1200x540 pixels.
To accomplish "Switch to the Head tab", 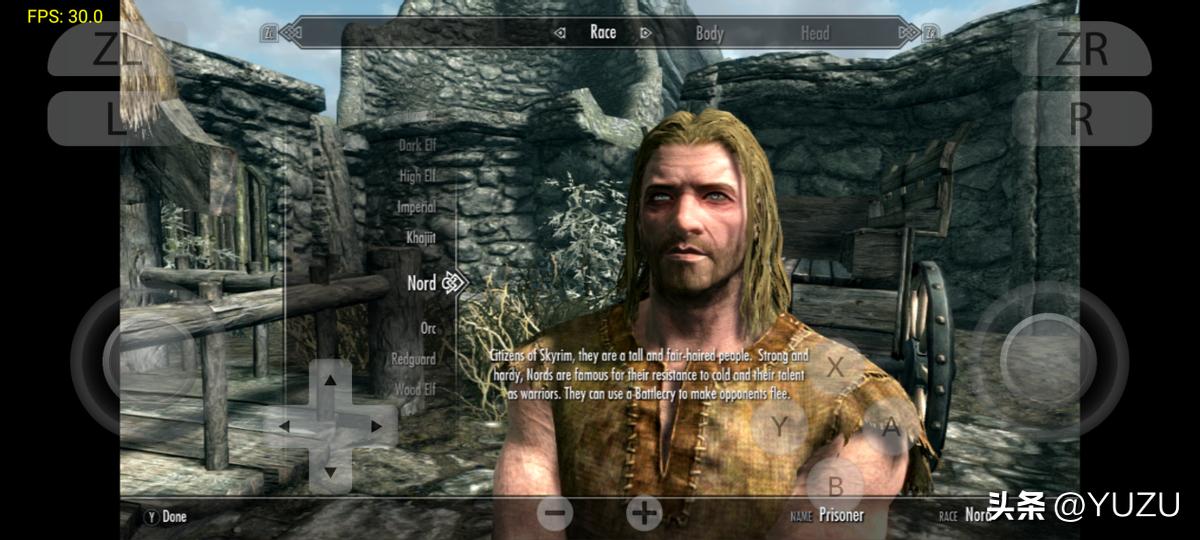I will point(814,33).
